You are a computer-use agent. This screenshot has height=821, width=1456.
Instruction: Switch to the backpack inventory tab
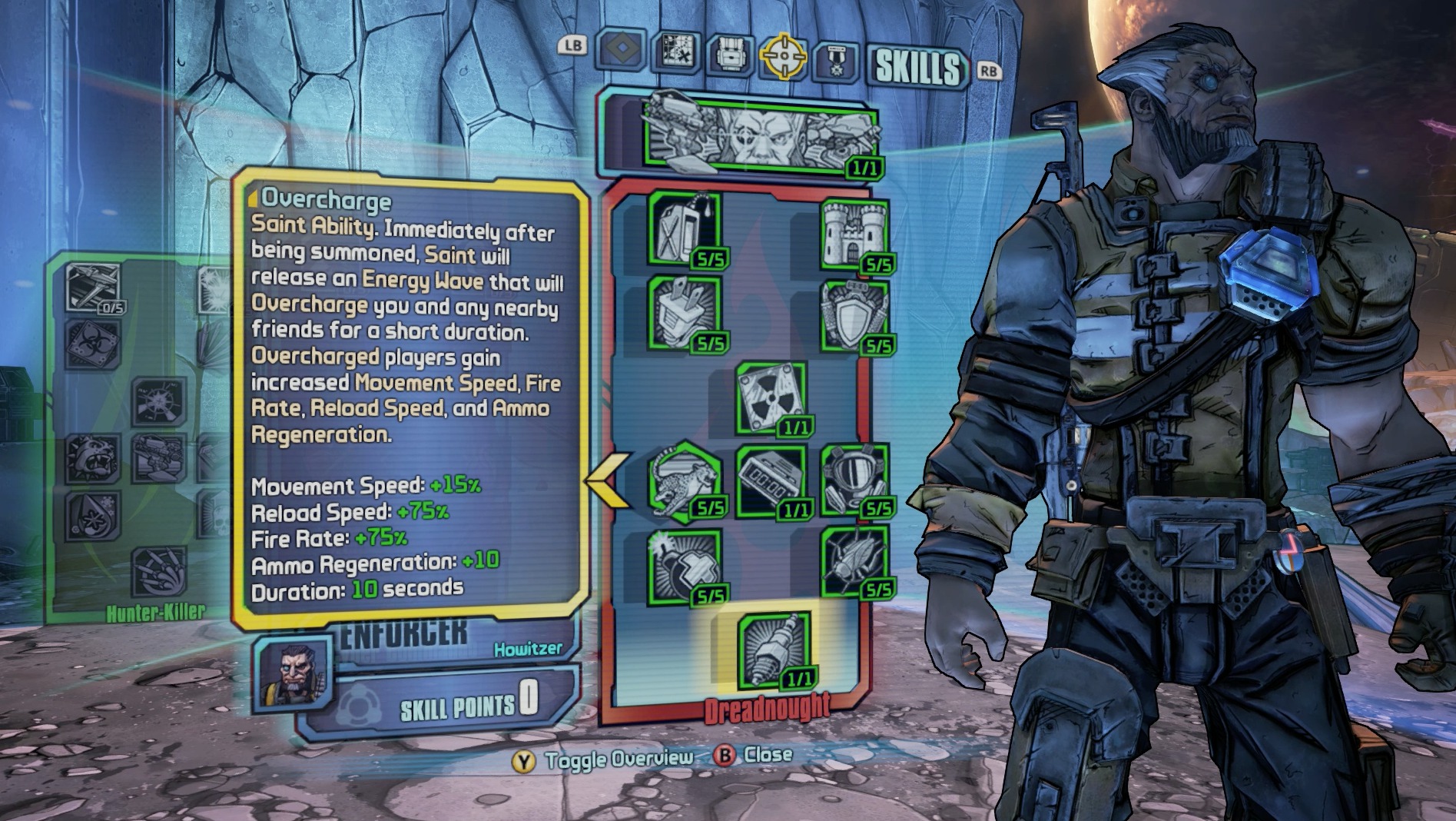[728, 55]
